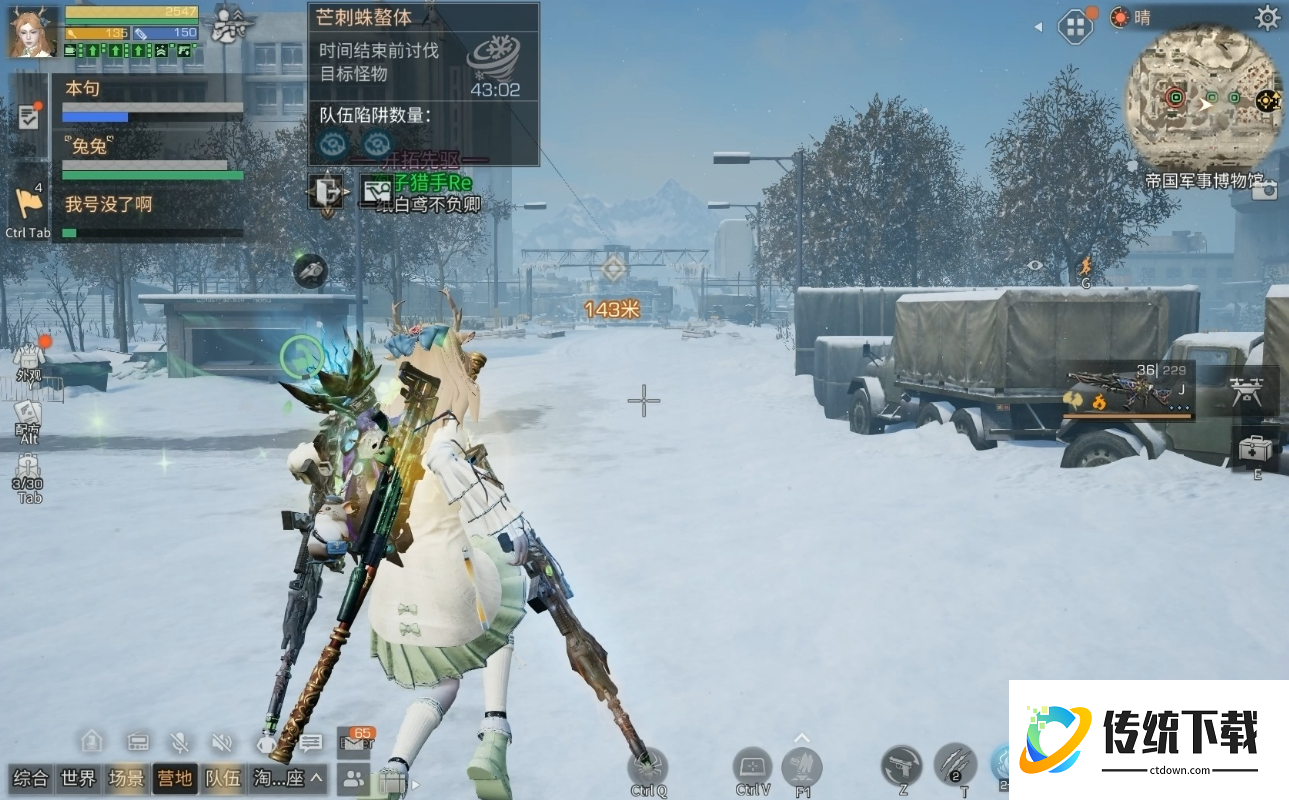This screenshot has width=1289, height=800.
Task: Use the medkit item slot
Action: pyautogui.click(x=1254, y=449)
